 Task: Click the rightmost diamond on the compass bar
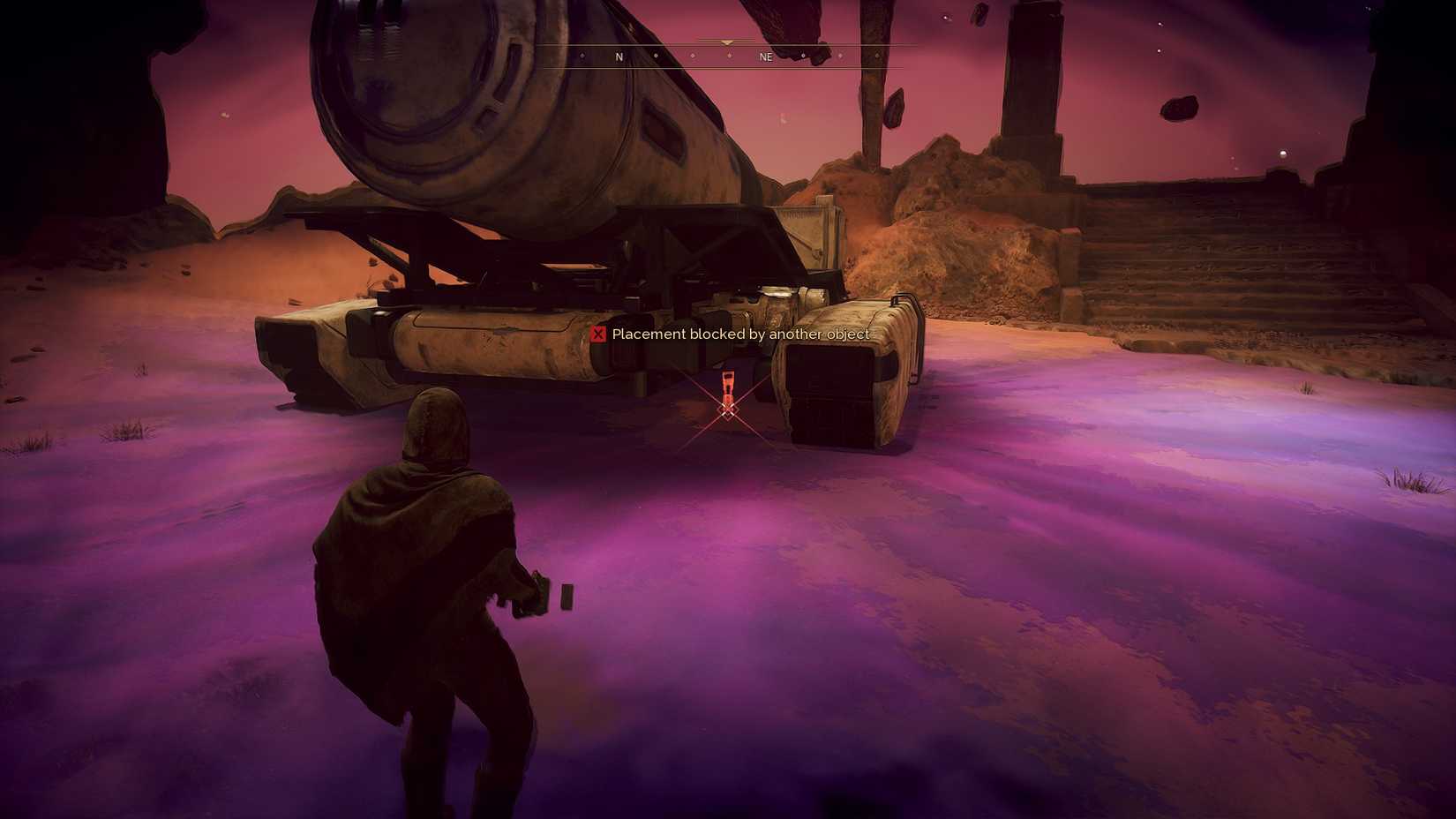coord(878,56)
